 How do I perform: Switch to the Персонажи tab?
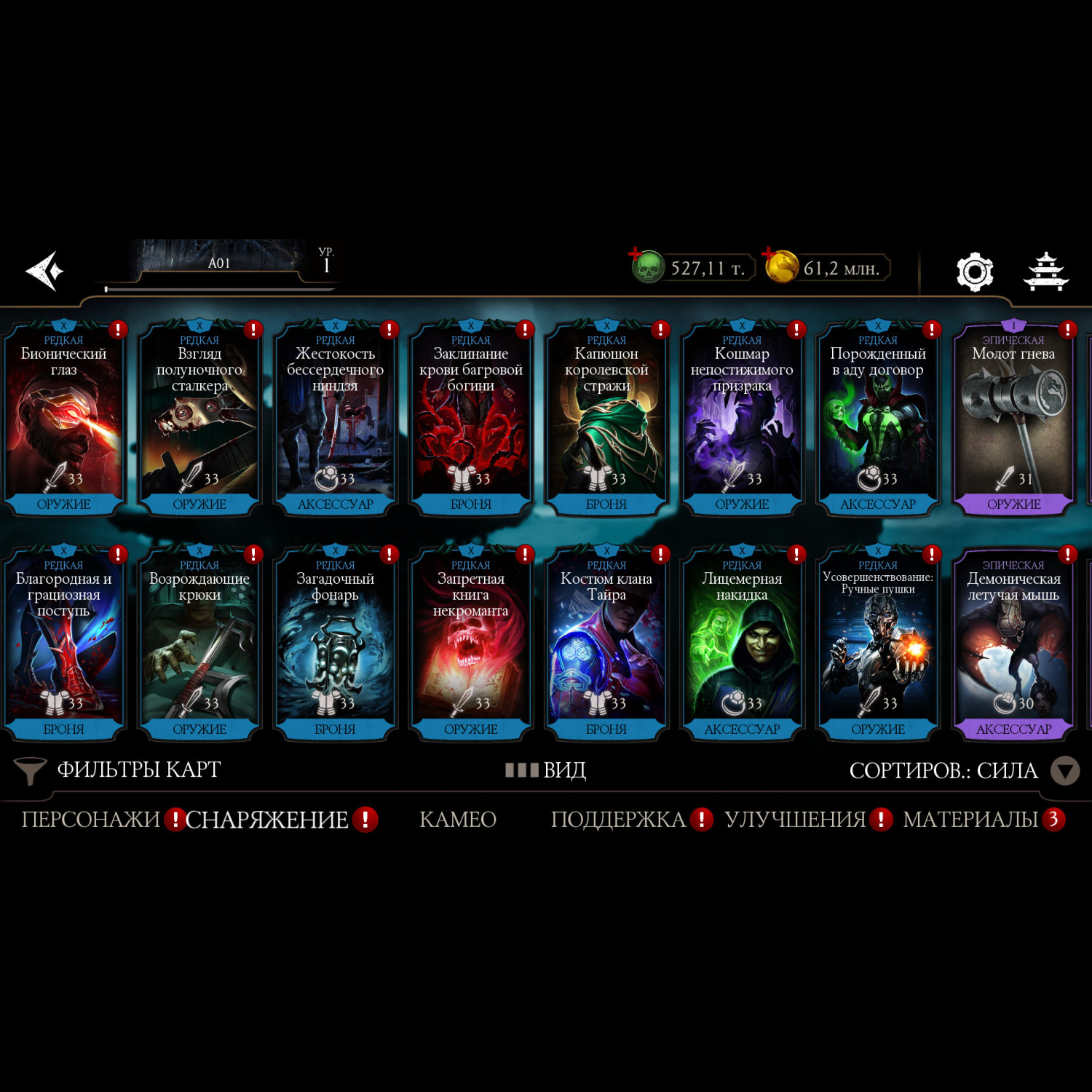[90, 820]
